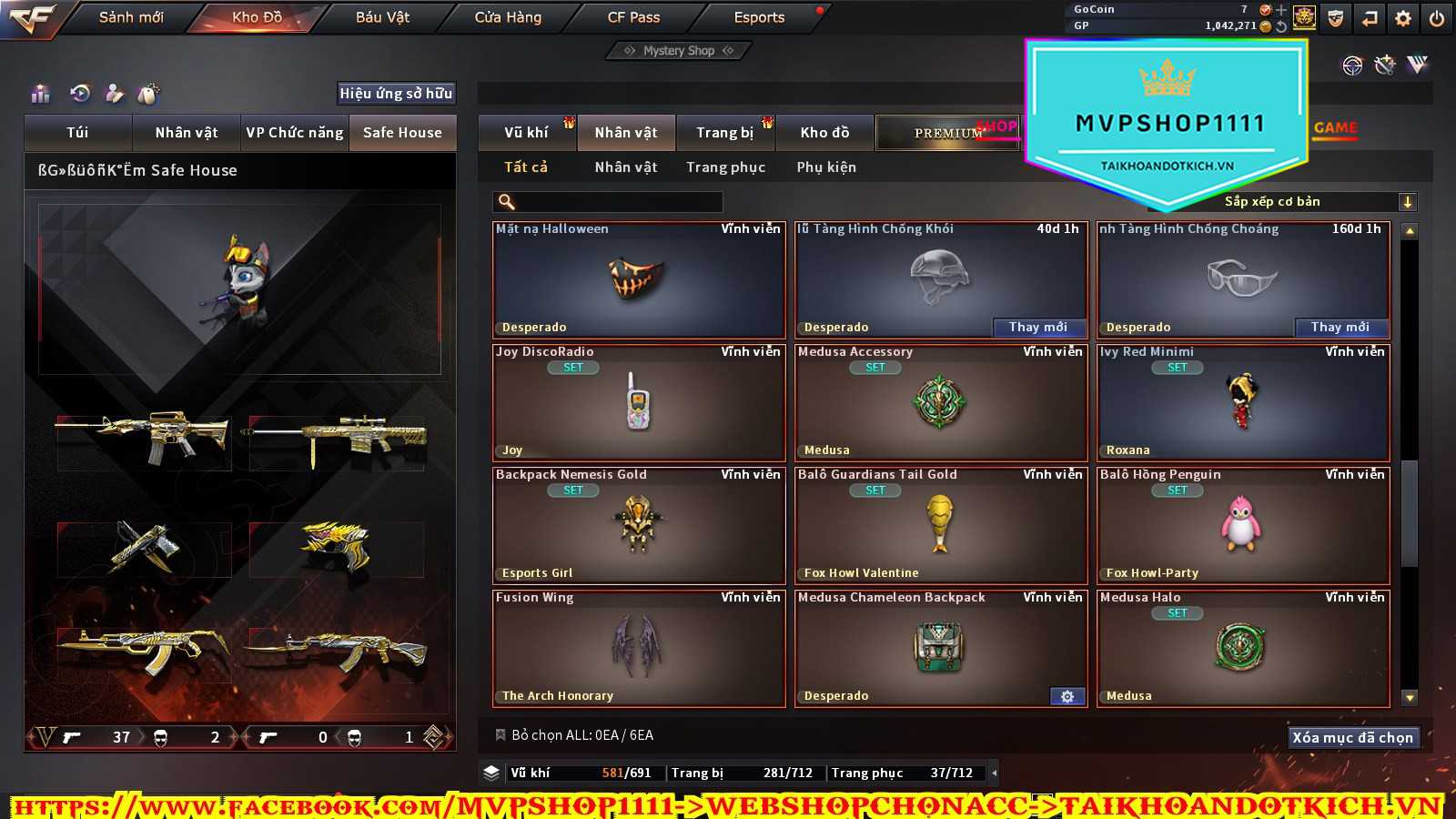Select the Balô Hồng Penguin item
This screenshot has width=1456, height=819.
pos(1243,525)
